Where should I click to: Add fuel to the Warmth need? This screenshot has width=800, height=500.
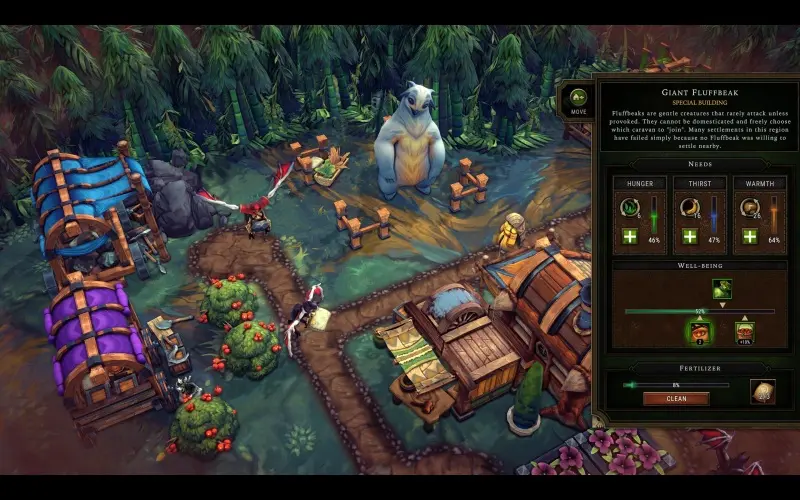tap(749, 236)
